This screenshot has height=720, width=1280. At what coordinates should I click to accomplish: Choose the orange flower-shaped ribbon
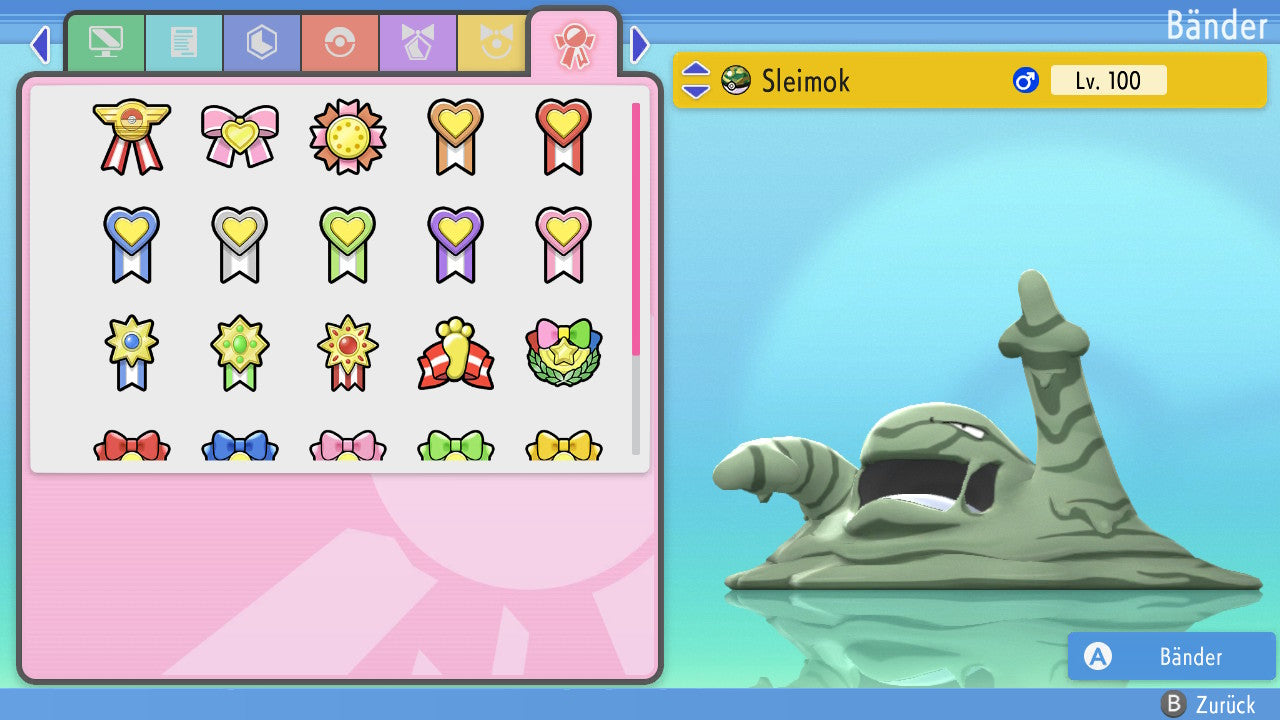(x=348, y=136)
